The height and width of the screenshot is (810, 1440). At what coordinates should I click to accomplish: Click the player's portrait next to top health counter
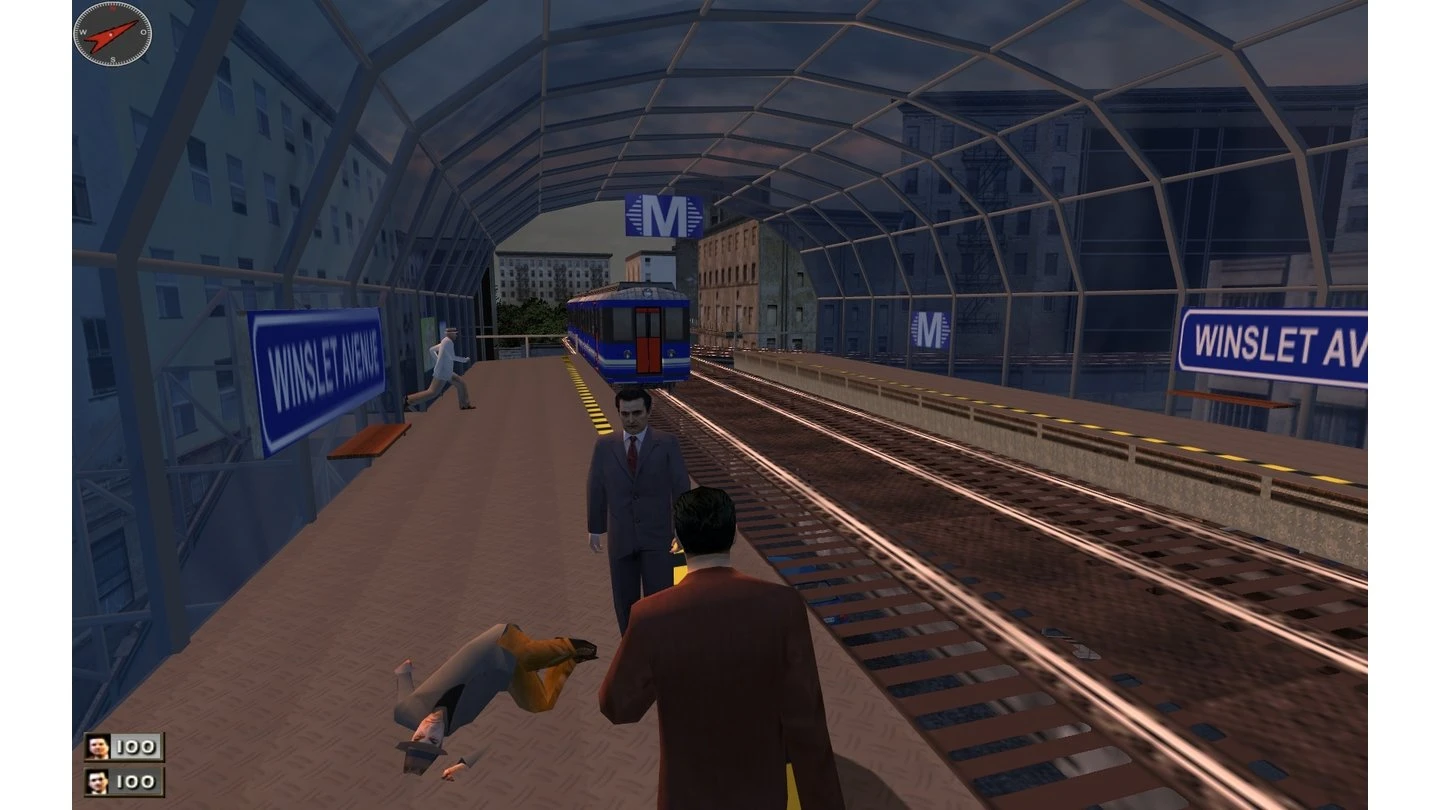coord(98,745)
